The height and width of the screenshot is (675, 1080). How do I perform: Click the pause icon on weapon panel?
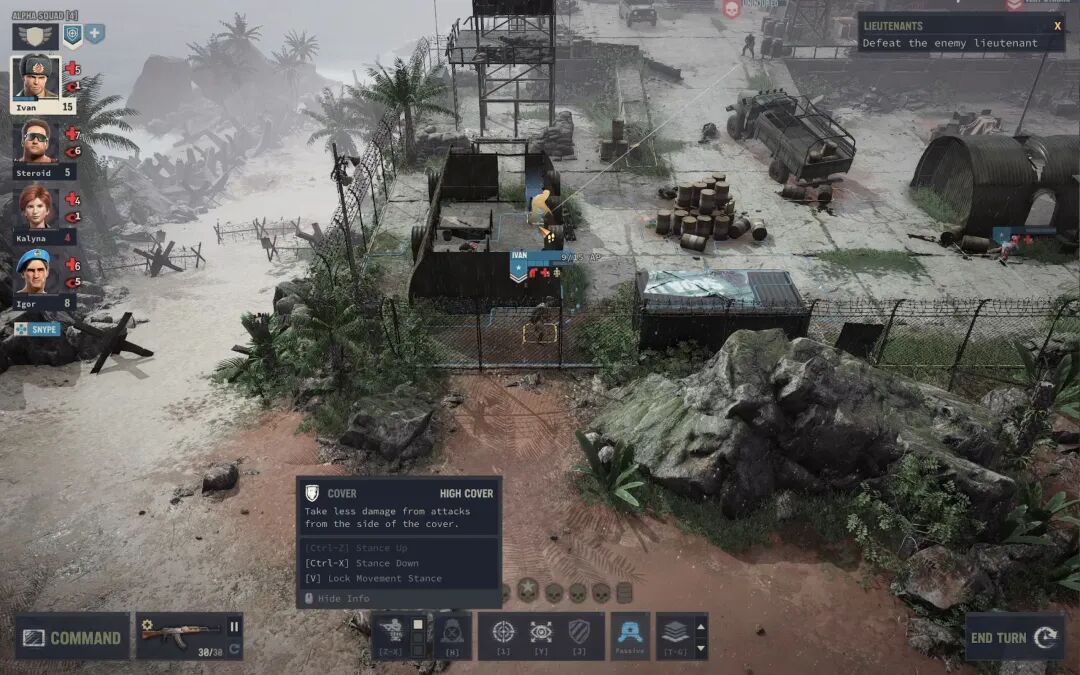pos(234,627)
